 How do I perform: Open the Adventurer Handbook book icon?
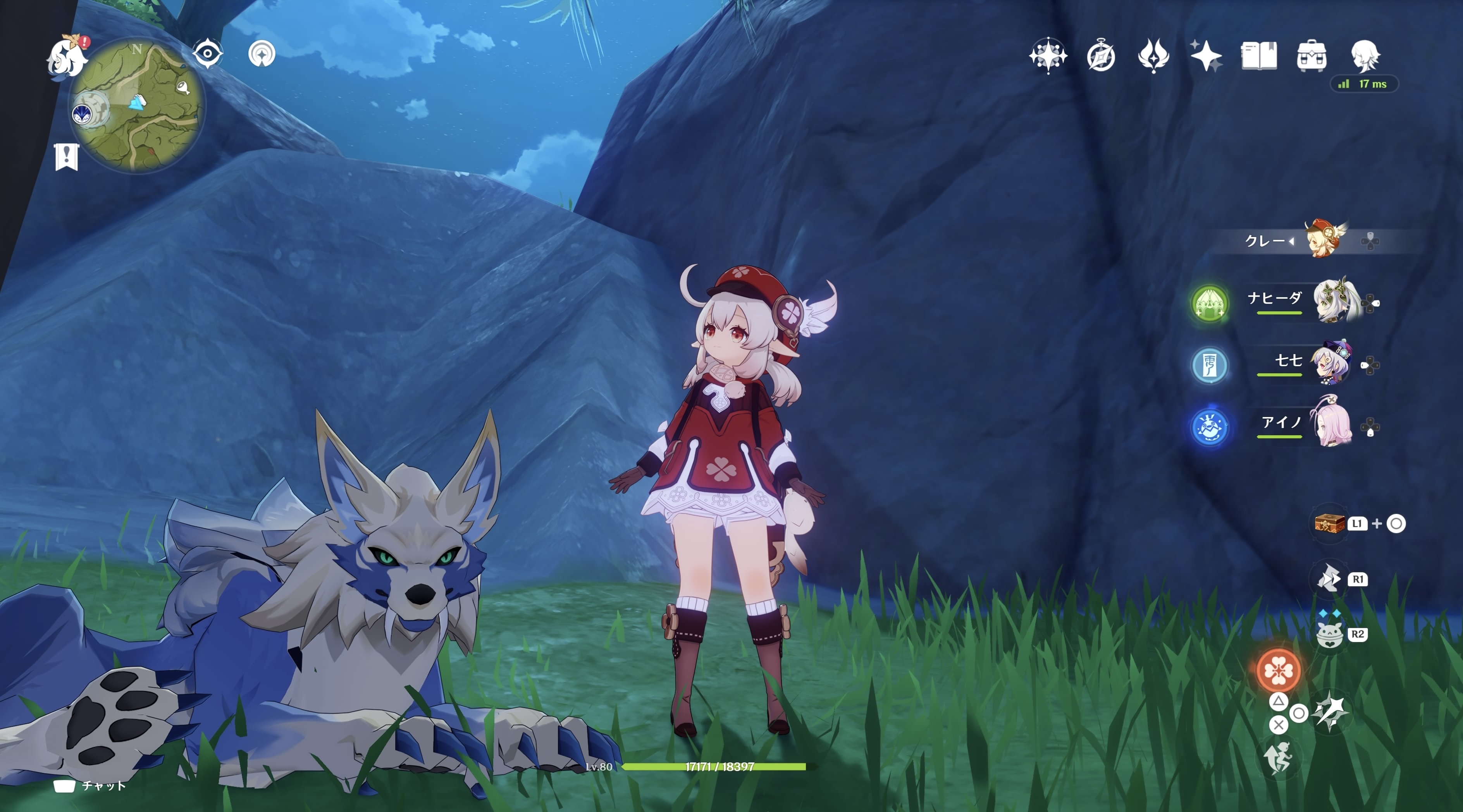(1259, 56)
